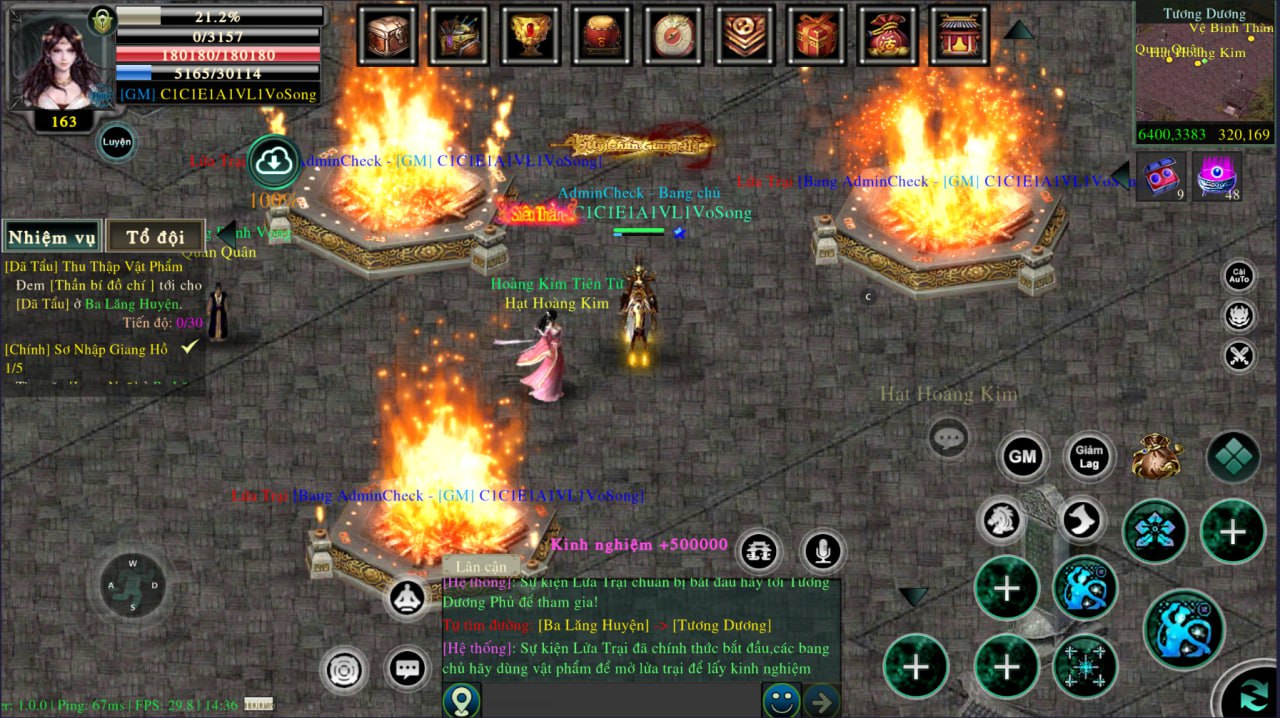Open the red temple pavilion icon

(959, 35)
